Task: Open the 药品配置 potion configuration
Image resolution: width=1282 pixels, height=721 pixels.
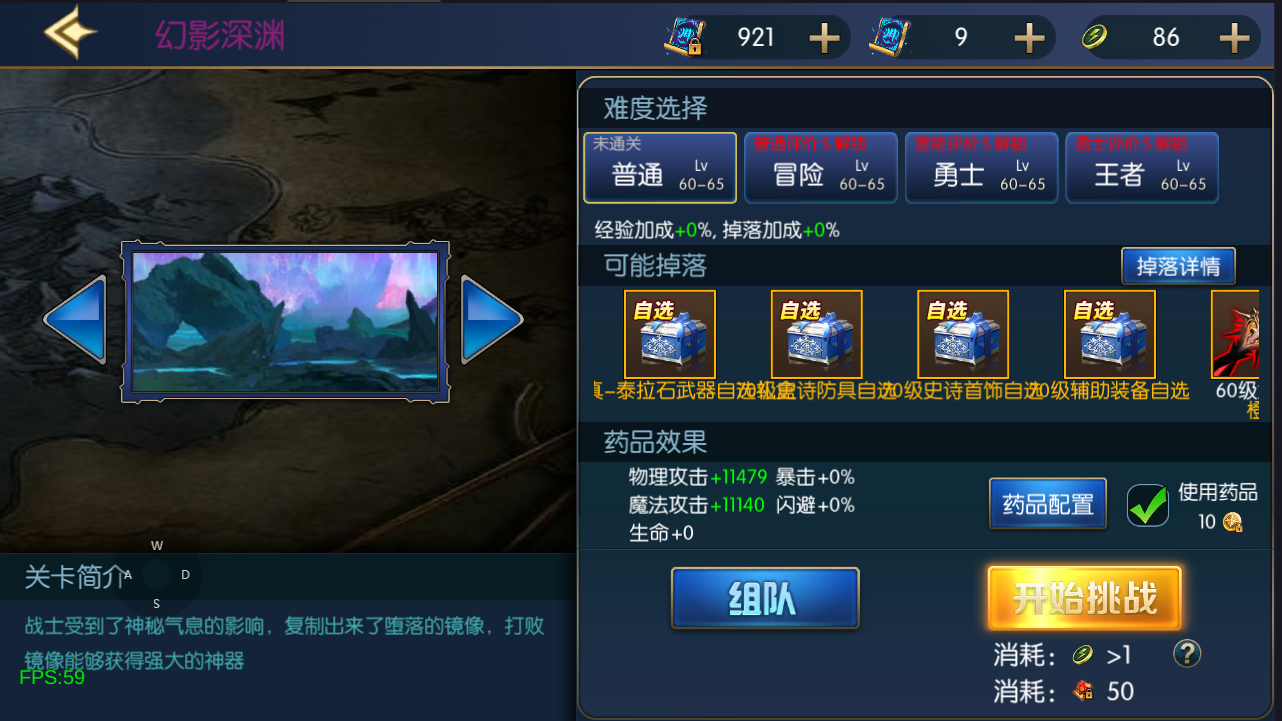Action: click(x=1047, y=504)
